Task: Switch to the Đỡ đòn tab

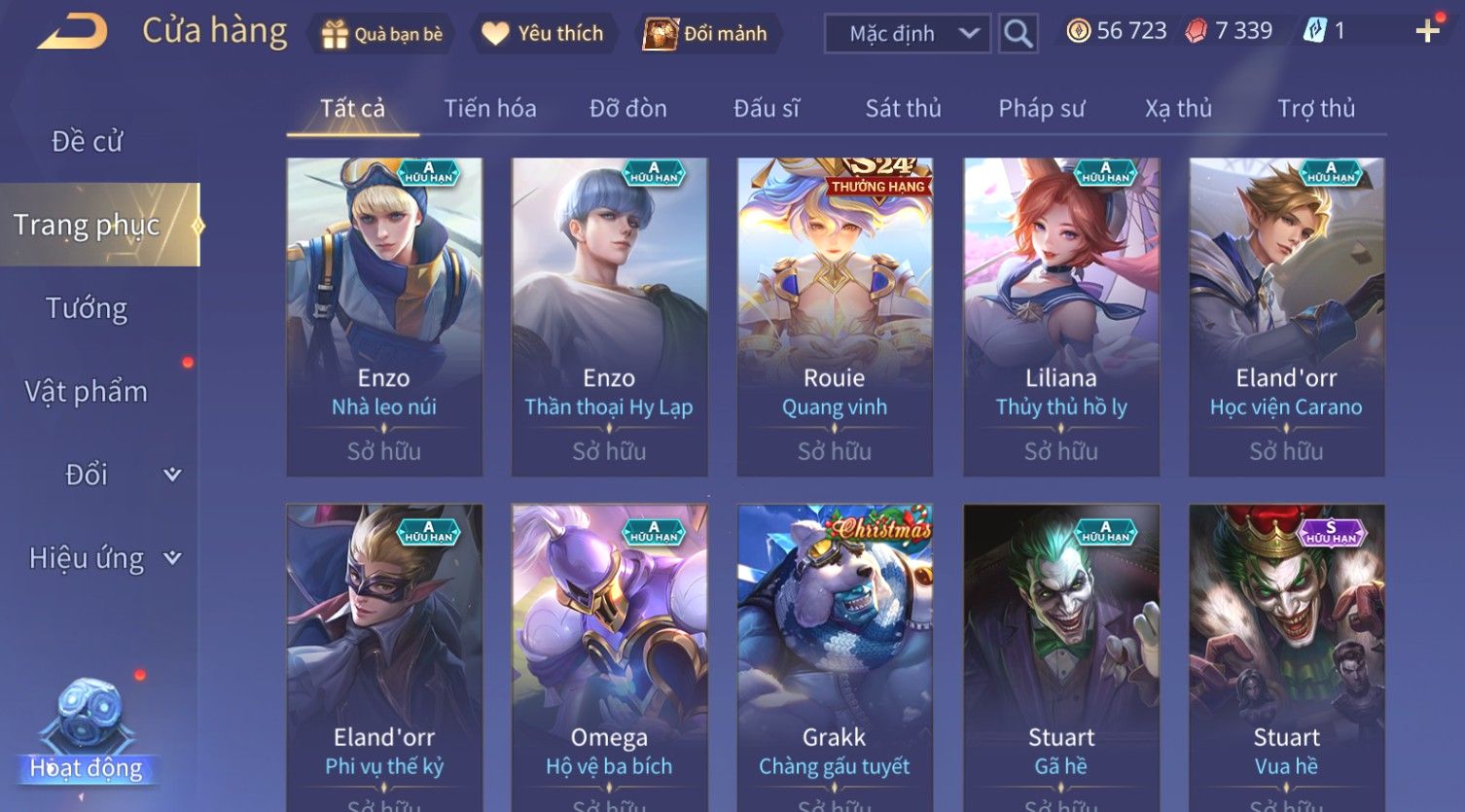Action: point(628,108)
